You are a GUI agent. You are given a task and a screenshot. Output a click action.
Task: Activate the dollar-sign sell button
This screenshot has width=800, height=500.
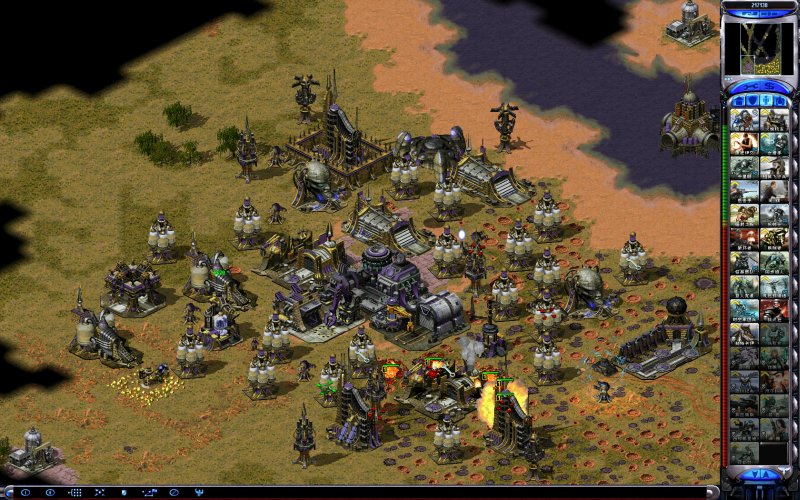769,85
